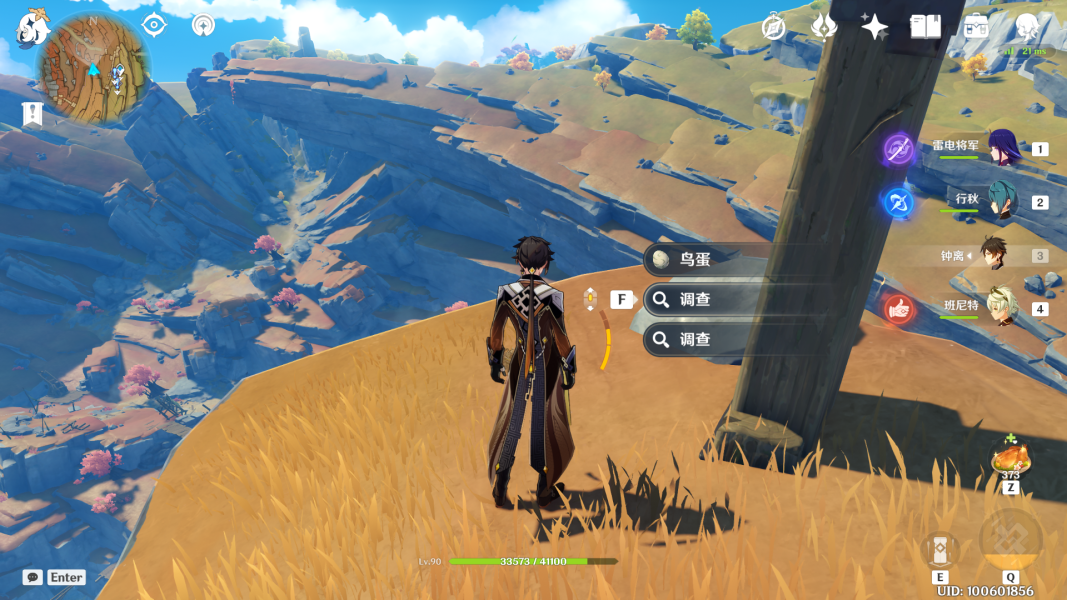Screen dimensions: 1067x600
Task: Trigger the elemental burst icon
Action: (1010, 541)
